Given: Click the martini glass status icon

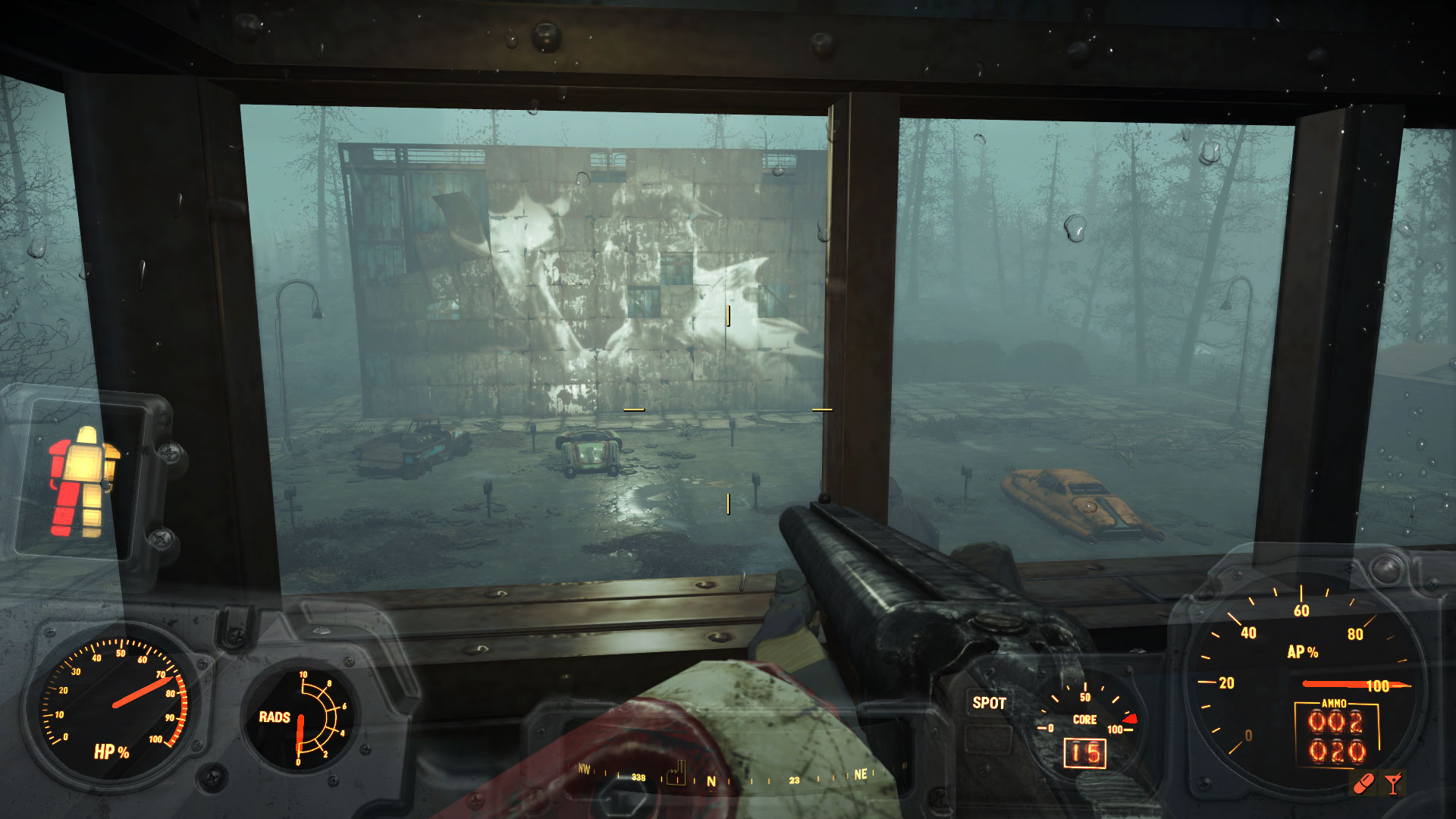Looking at the screenshot, I should (1393, 783).
